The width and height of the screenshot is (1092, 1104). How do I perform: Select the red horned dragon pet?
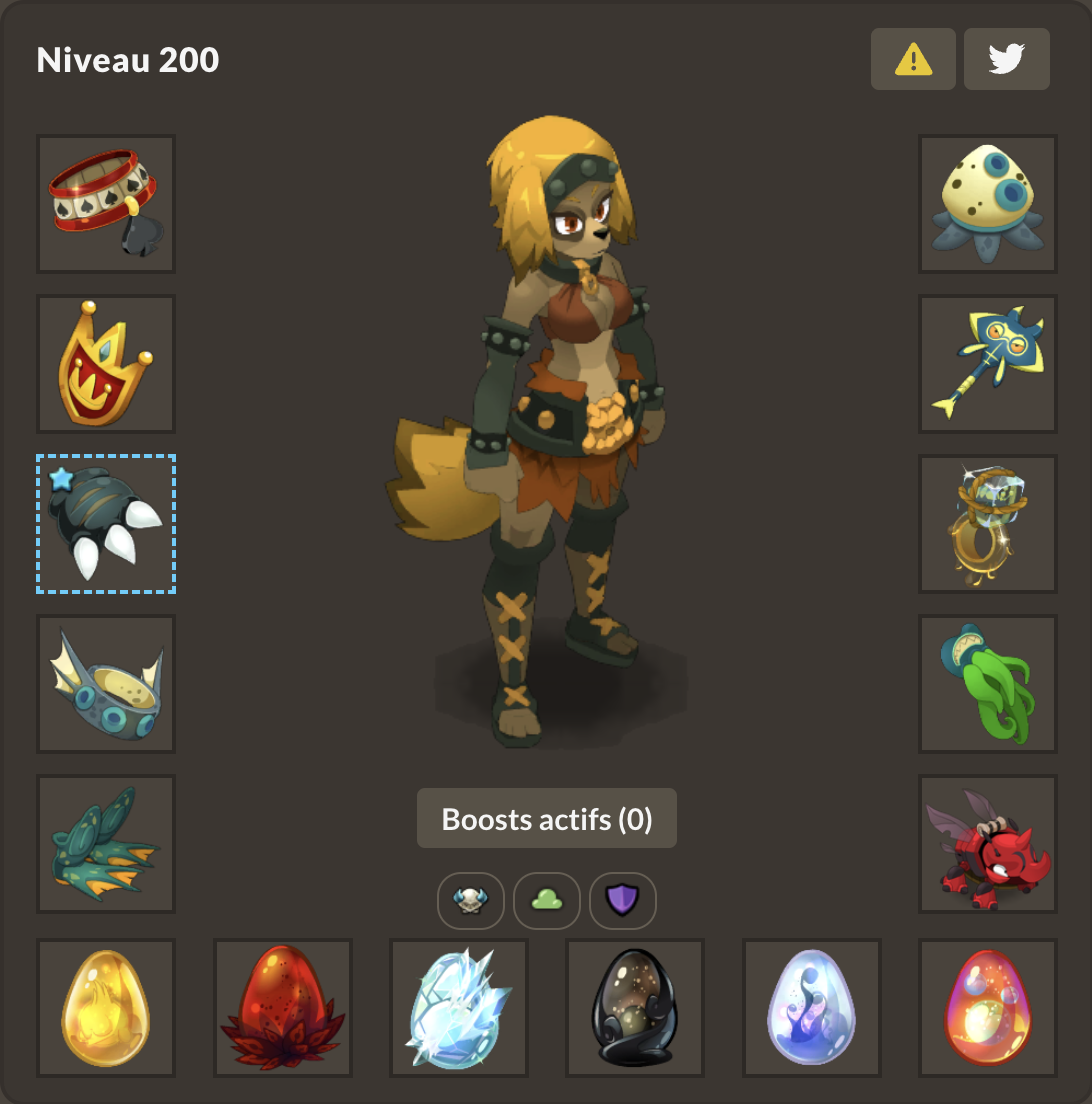988,844
